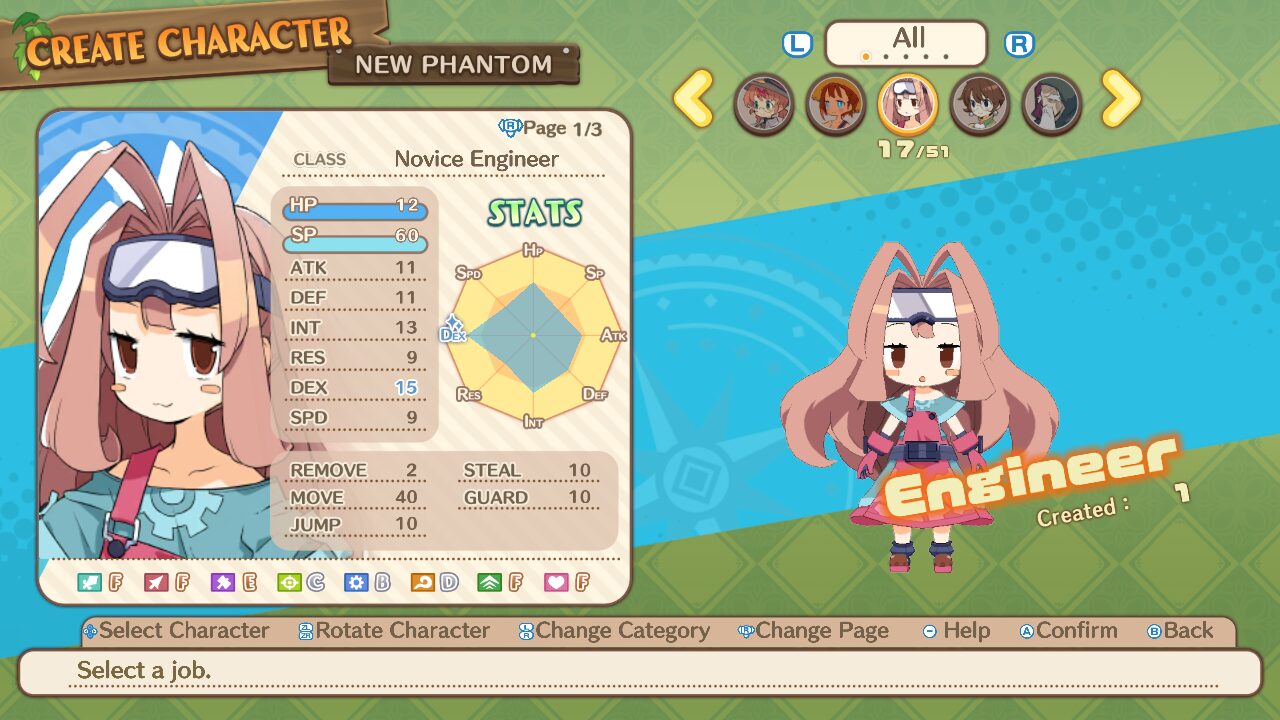This screenshot has height=720, width=1280.
Task: Choose the tanned orange-haired character portrait
Action: click(x=836, y=104)
